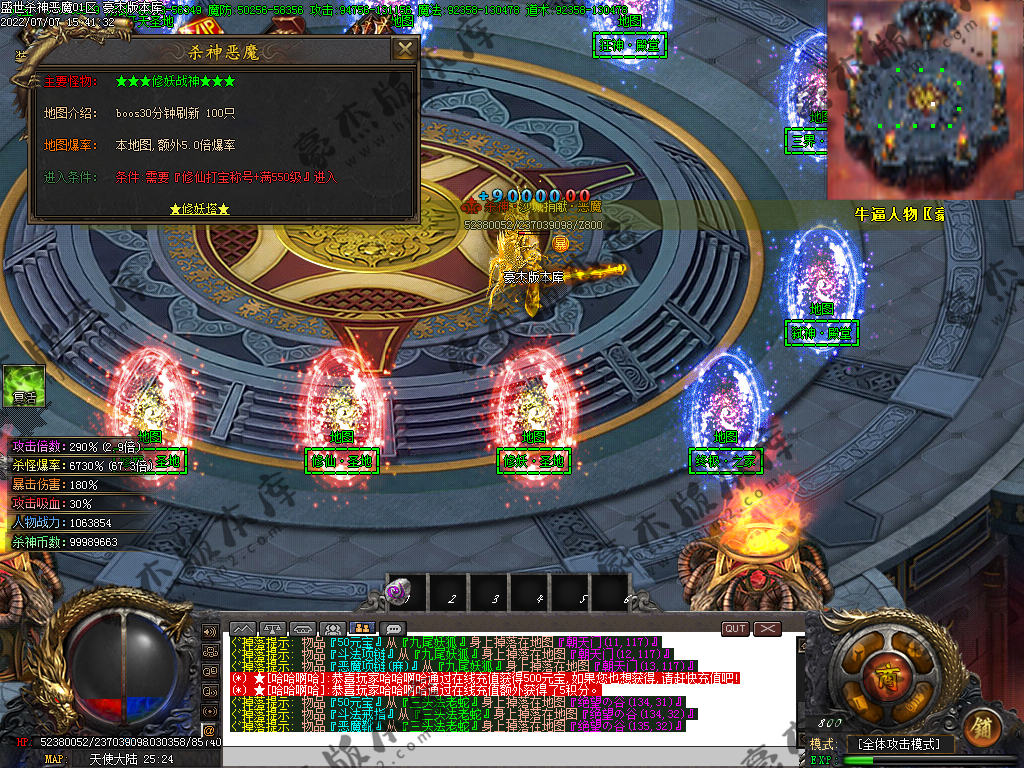Select the speech bubble chat icon
The image size is (1024, 768).
[393, 629]
